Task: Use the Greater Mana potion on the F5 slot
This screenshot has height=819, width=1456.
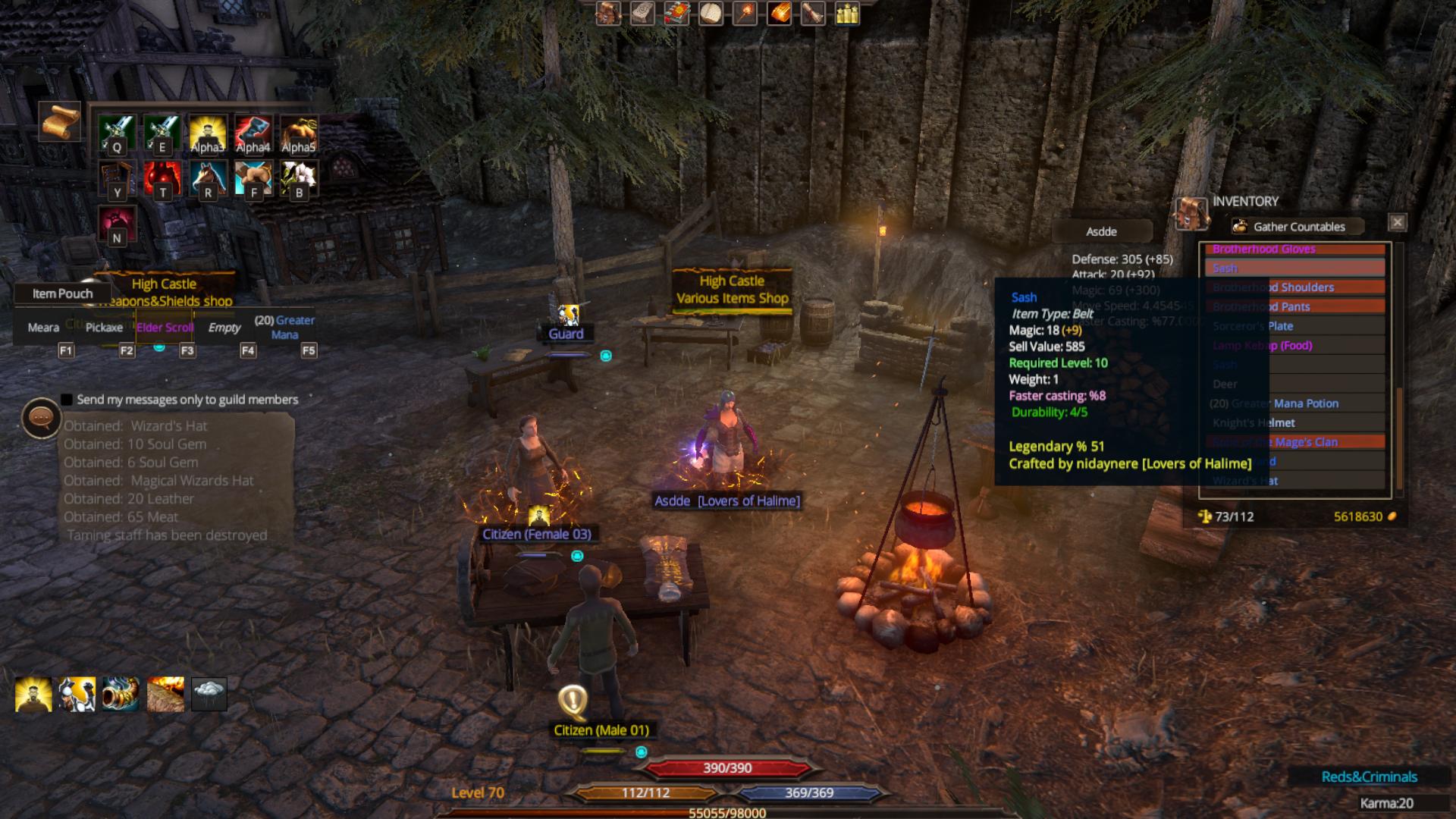Action: coord(287,326)
